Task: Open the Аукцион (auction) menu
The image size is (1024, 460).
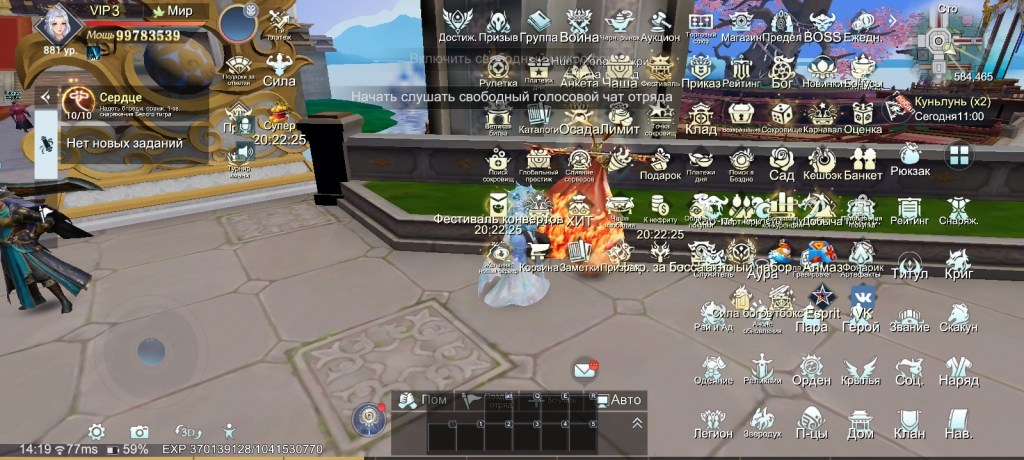Action: 659,23
